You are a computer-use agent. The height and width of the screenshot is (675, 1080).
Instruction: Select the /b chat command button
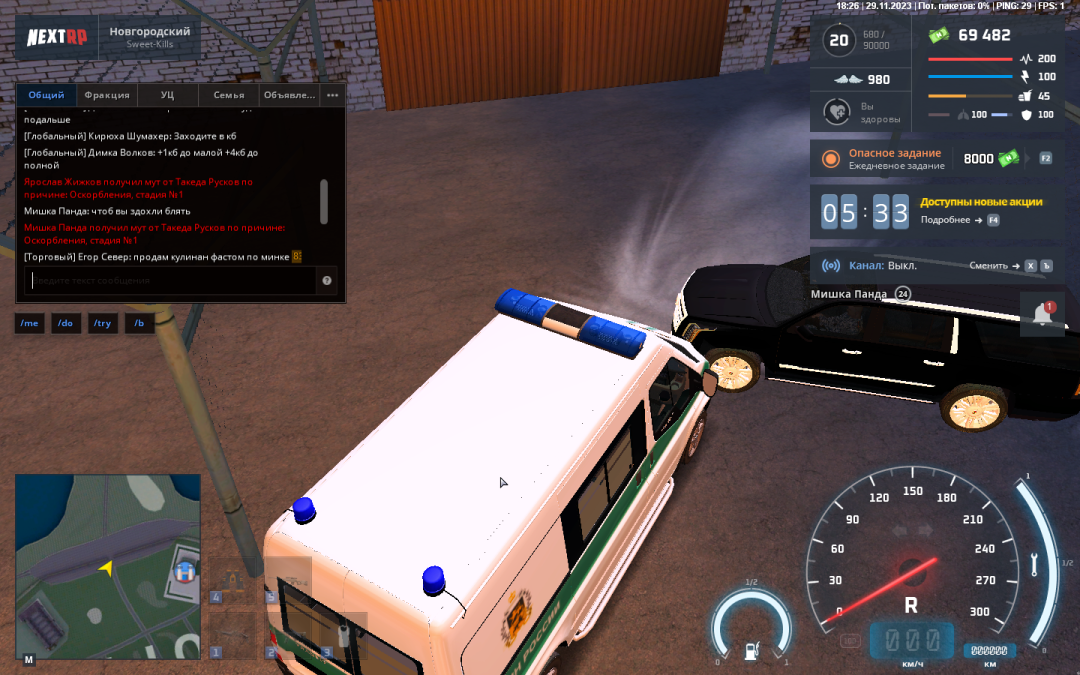click(x=139, y=324)
